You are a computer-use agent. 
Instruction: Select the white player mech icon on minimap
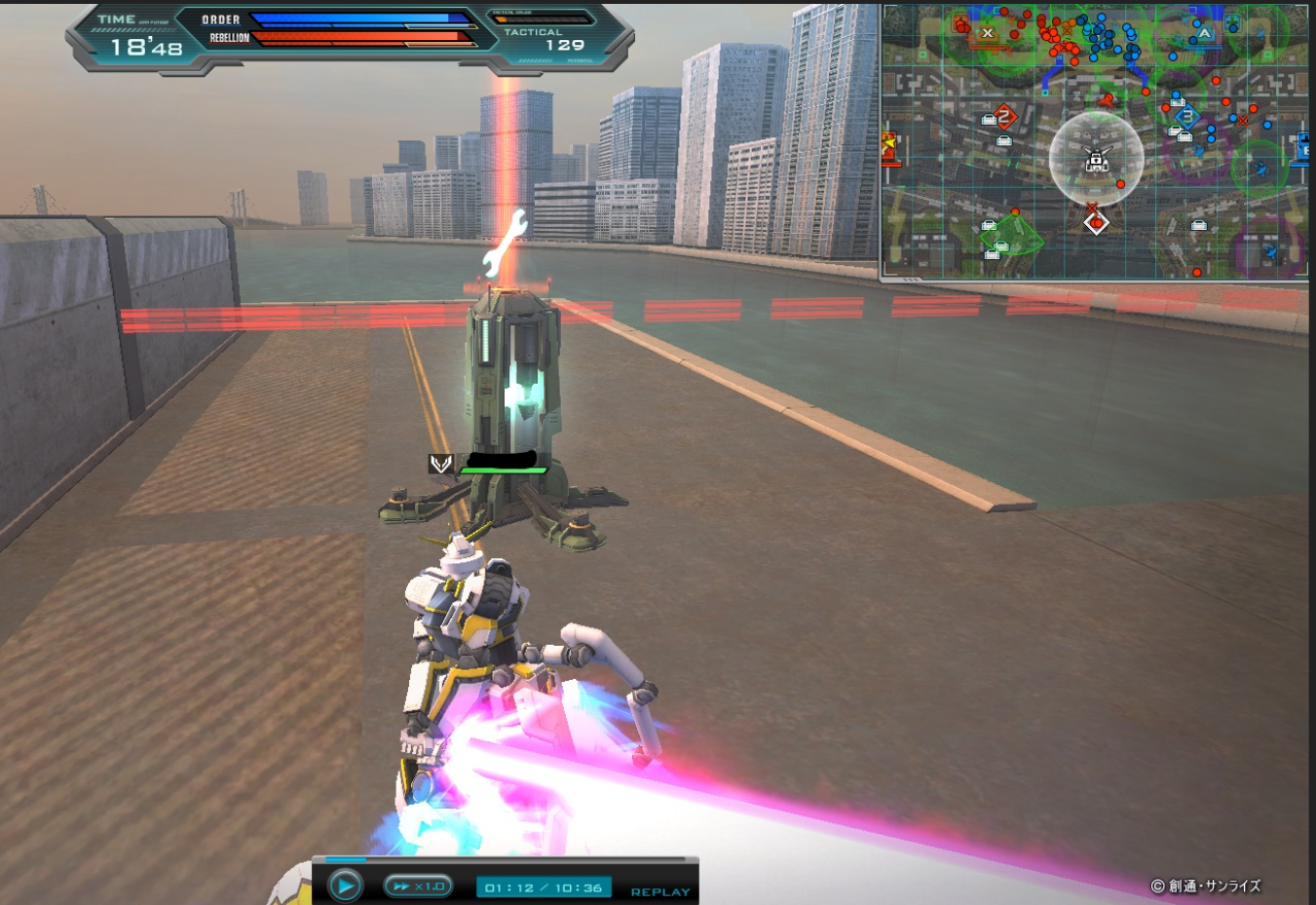point(1097,160)
